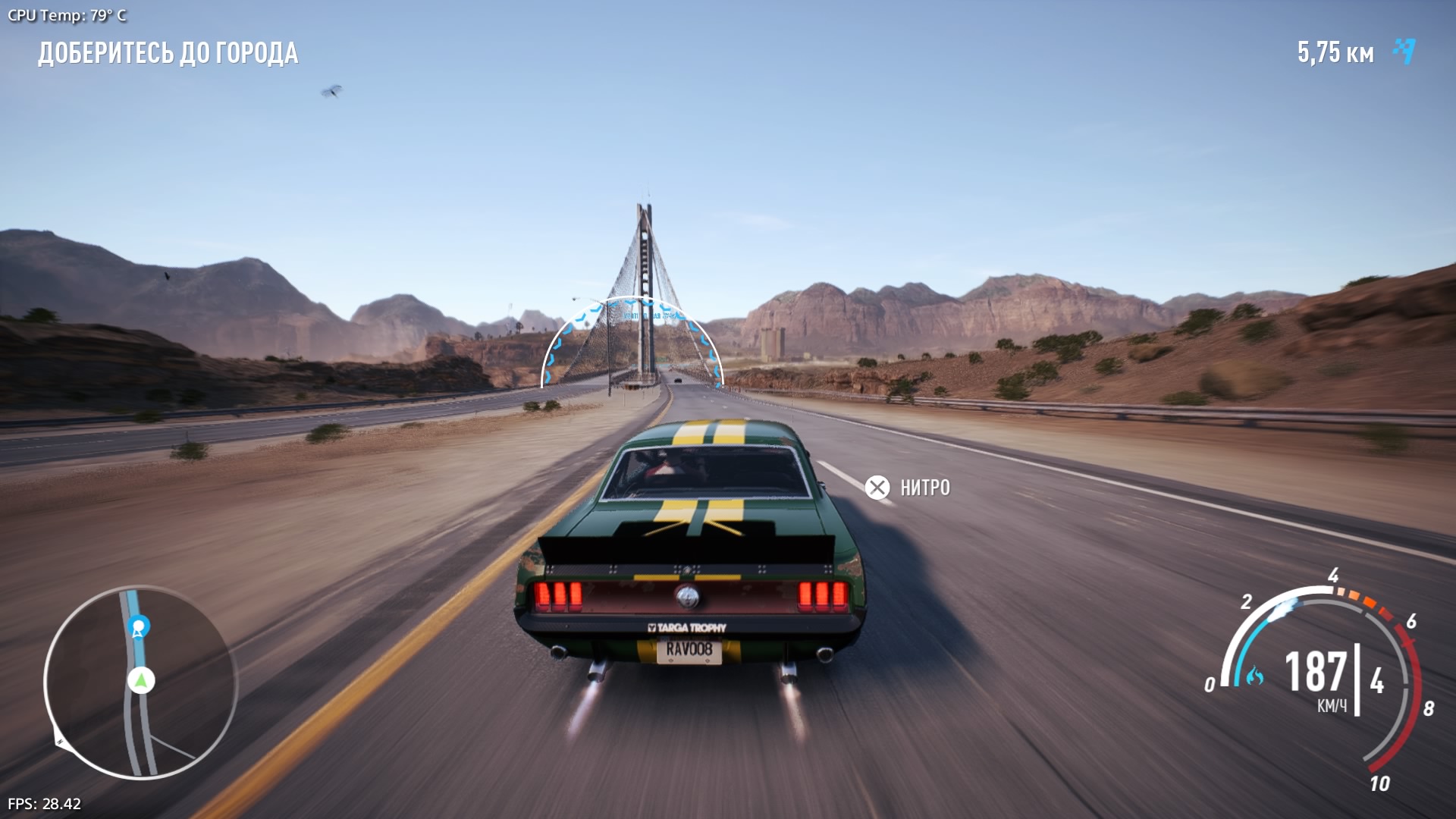Click the checkered finish flag icon
This screenshot has width=1456, height=819.
[1404, 51]
